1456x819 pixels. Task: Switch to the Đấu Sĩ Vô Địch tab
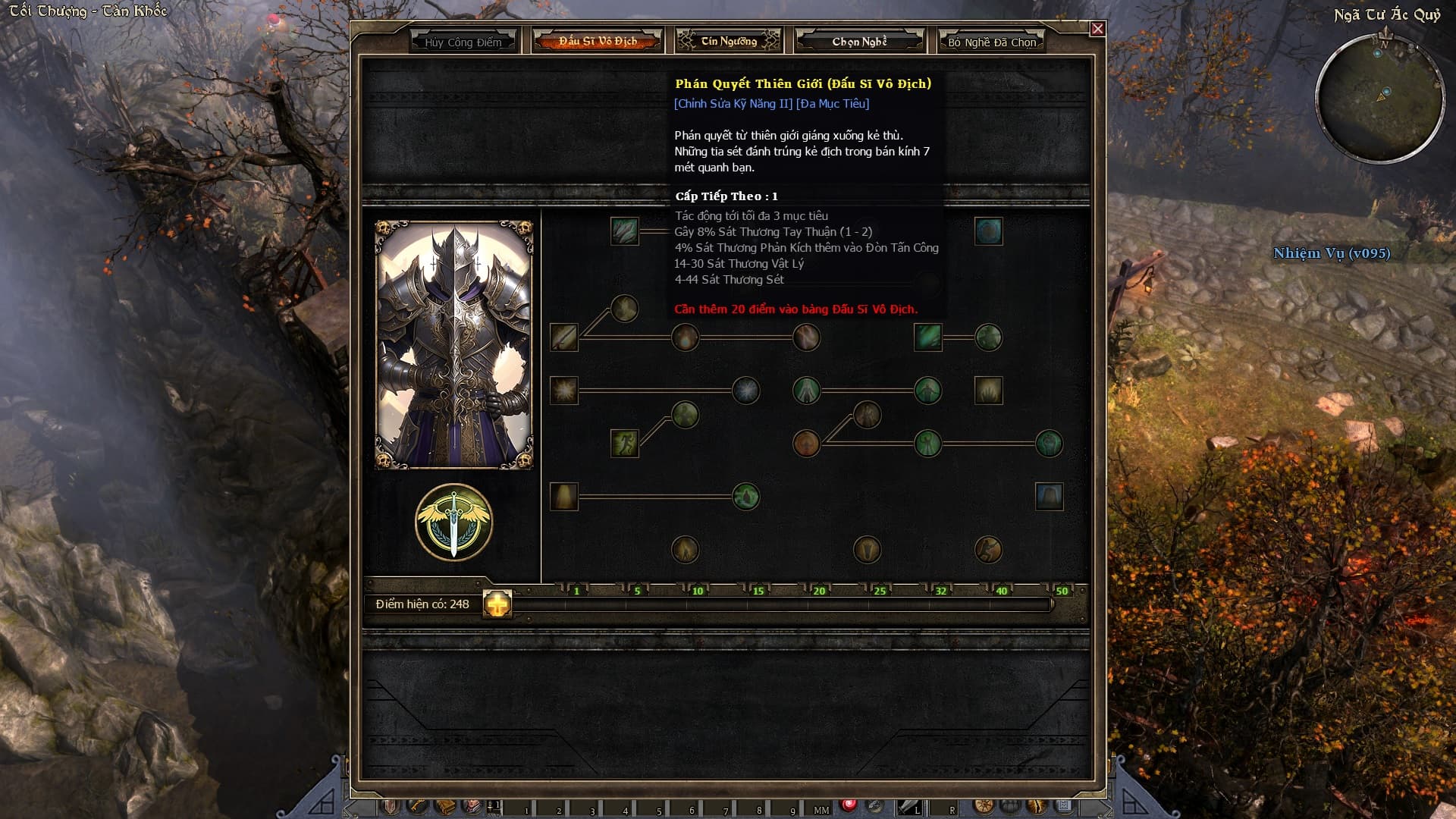(x=598, y=41)
